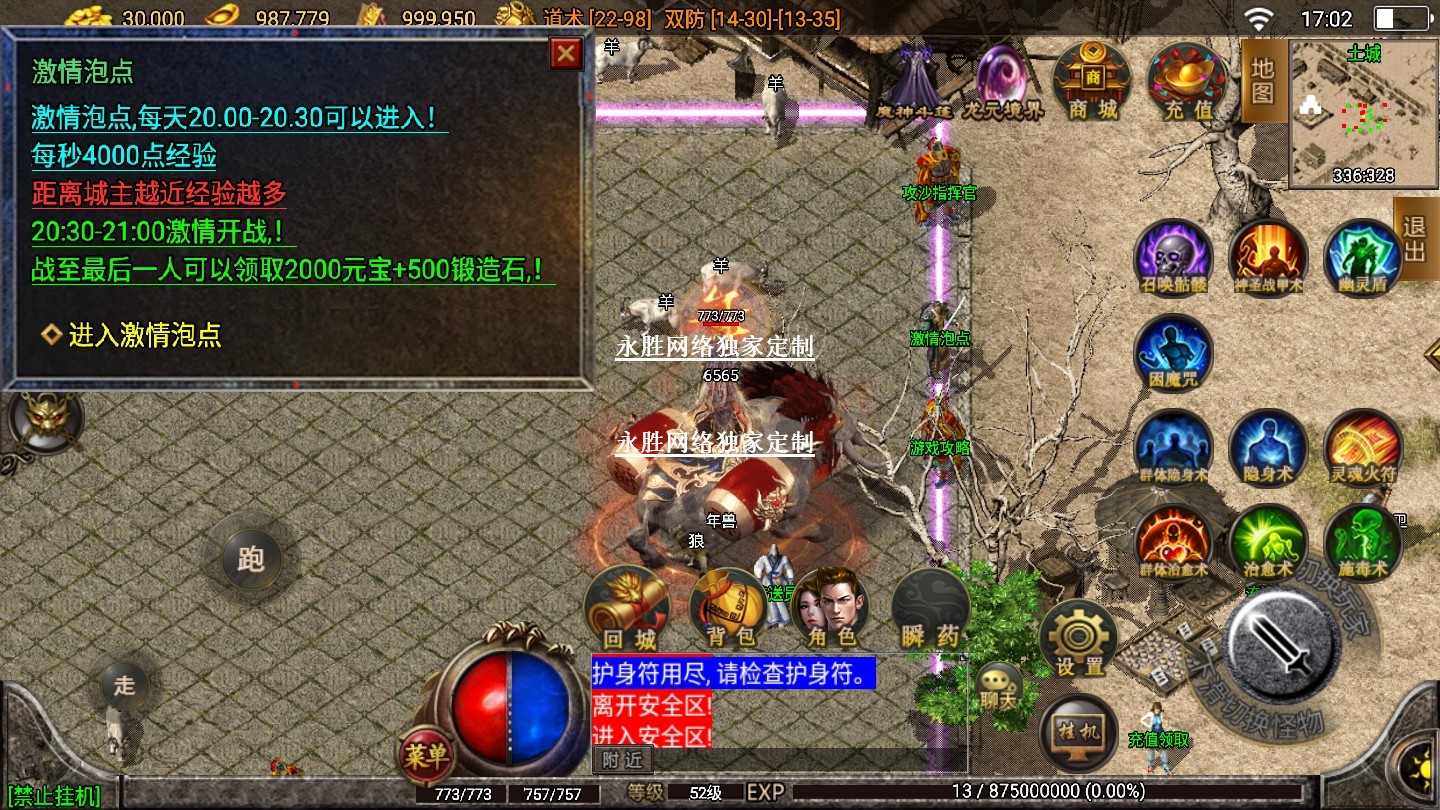
Task: Close the 激情泡点 dialog window
Action: tap(566, 53)
